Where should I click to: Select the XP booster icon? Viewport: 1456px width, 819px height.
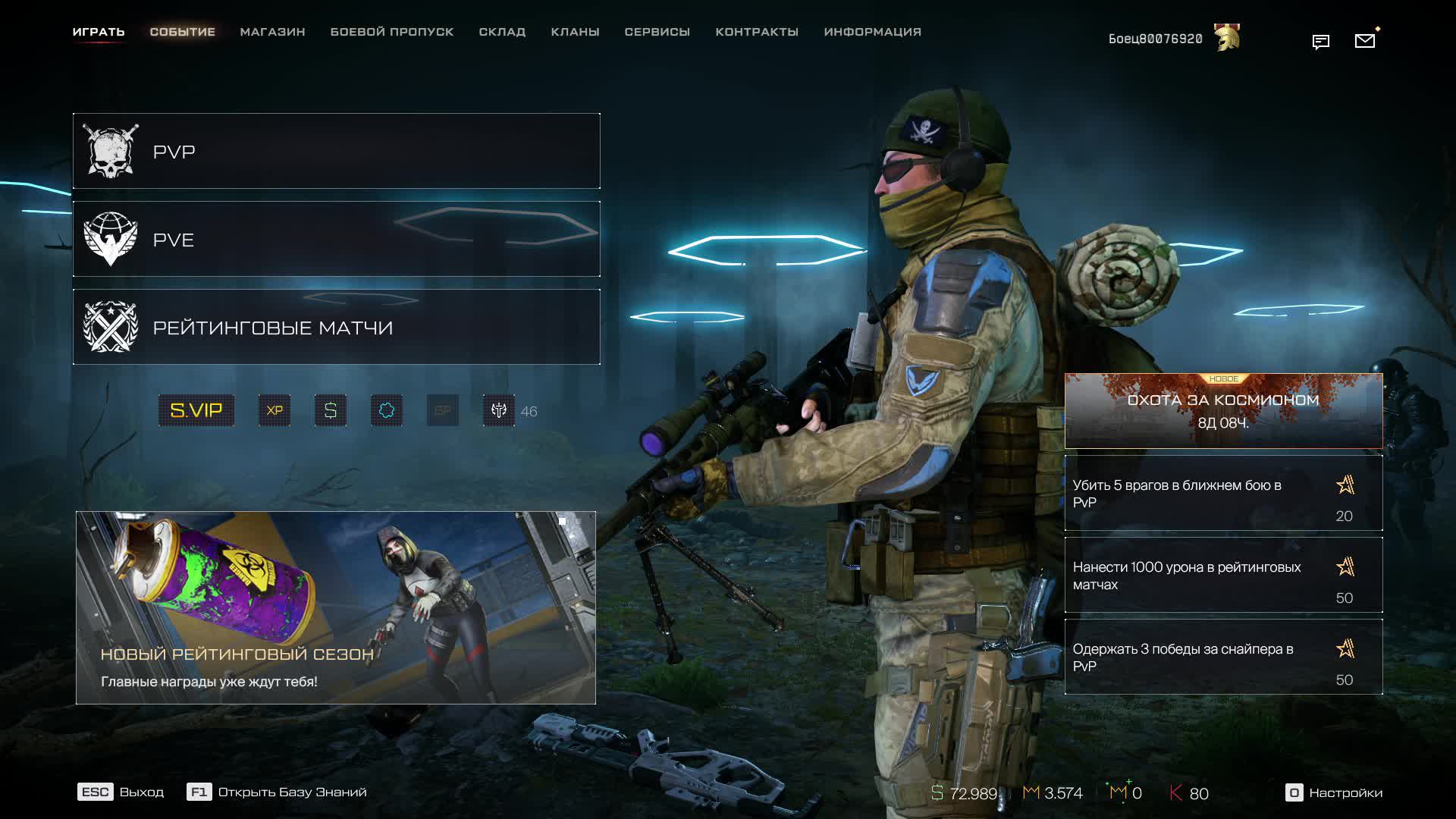275,410
